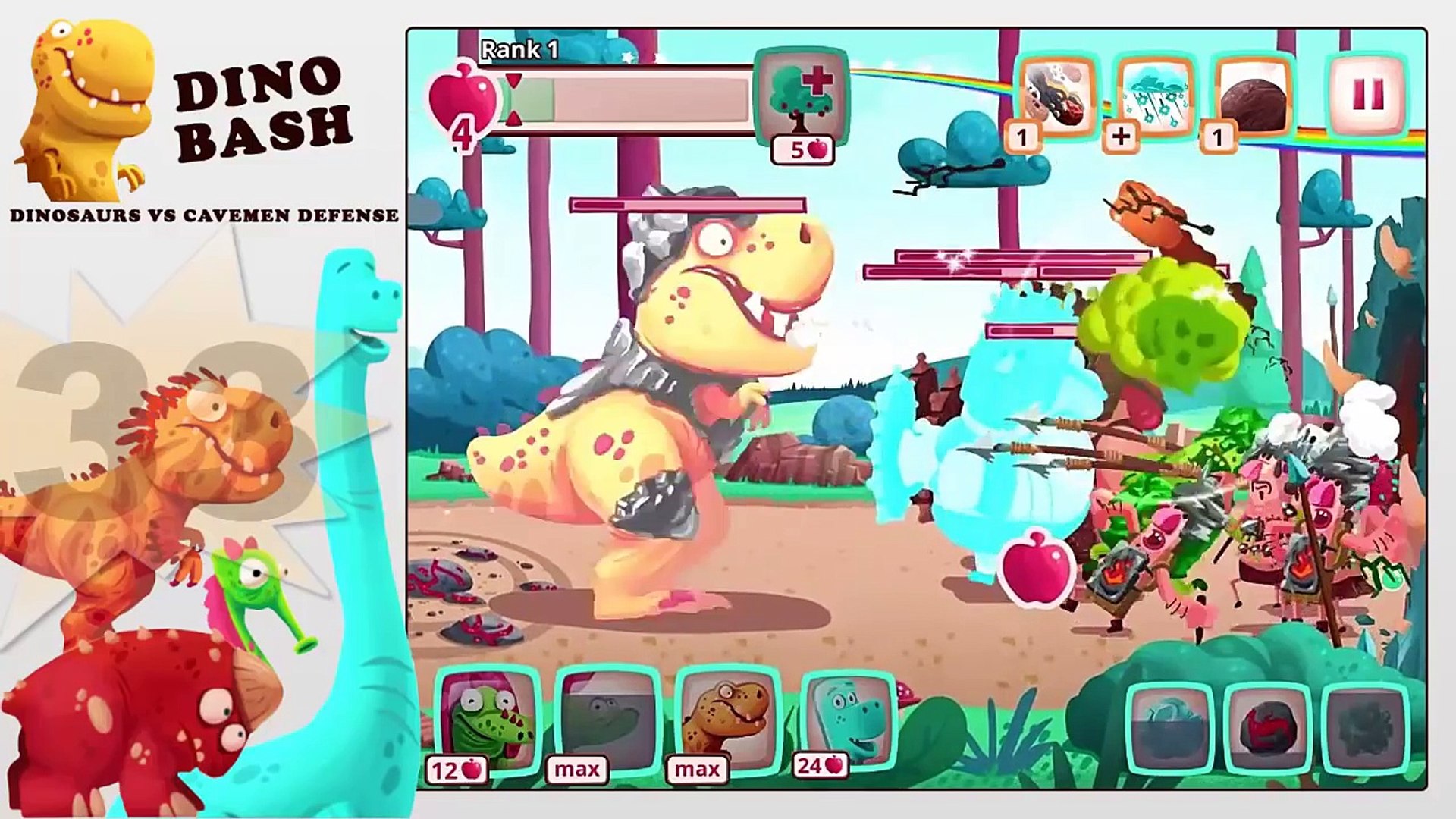Collect the floating red apple
Viewport: 1456px width, 819px height.
(1036, 570)
